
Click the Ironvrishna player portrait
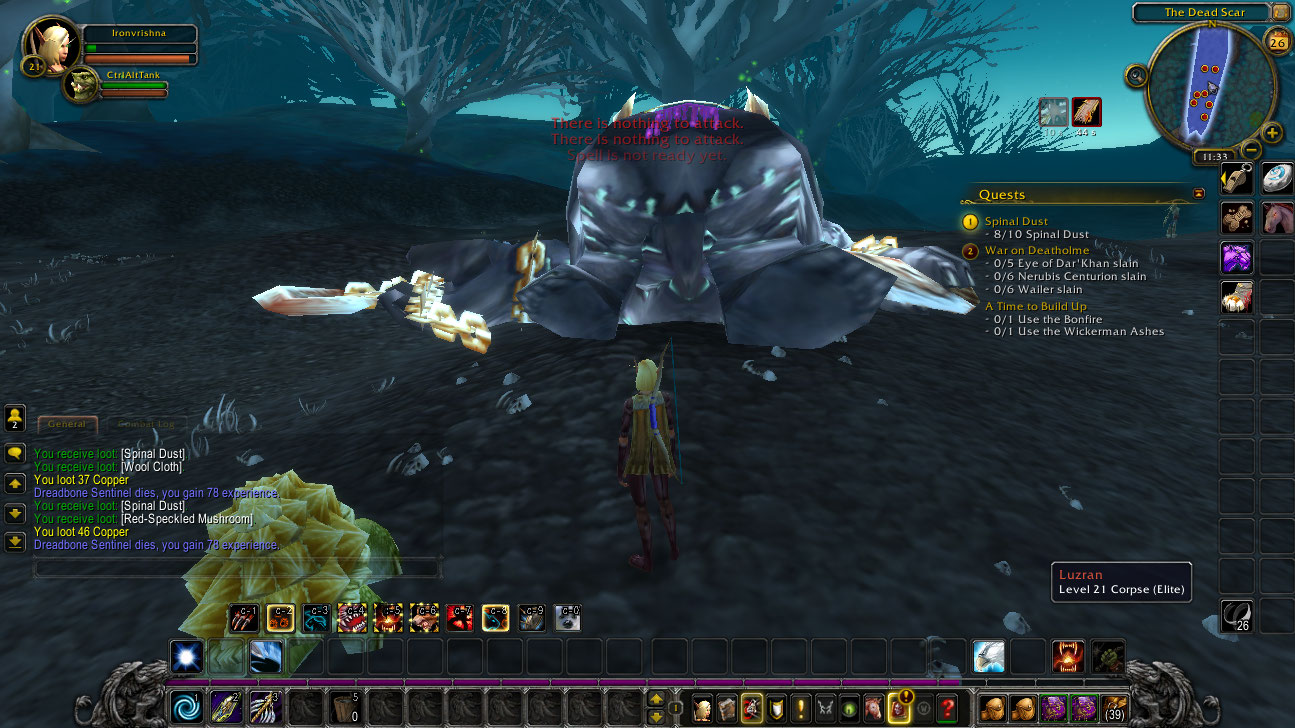(47, 44)
